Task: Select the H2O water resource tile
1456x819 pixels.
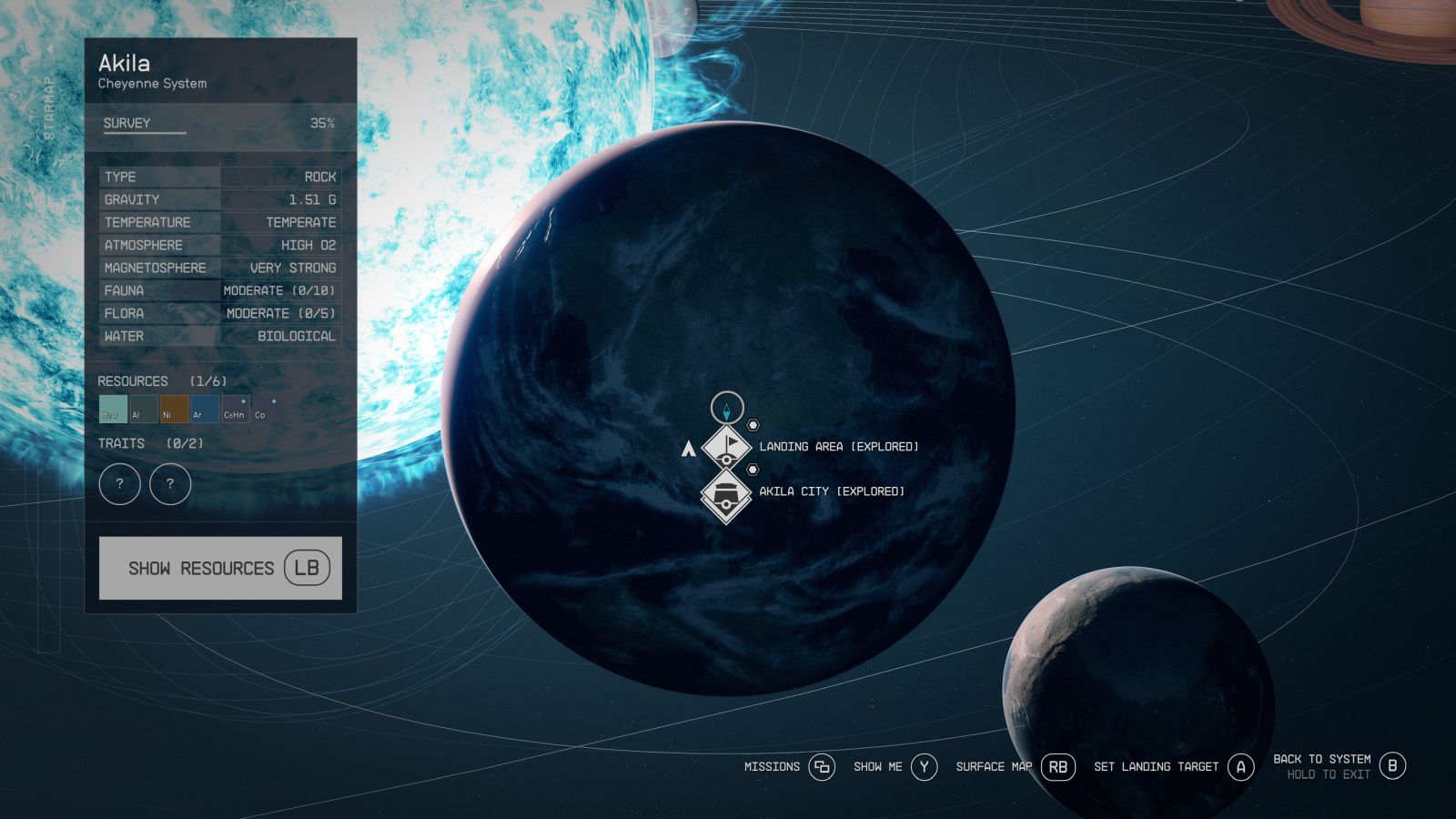Action: click(x=113, y=409)
